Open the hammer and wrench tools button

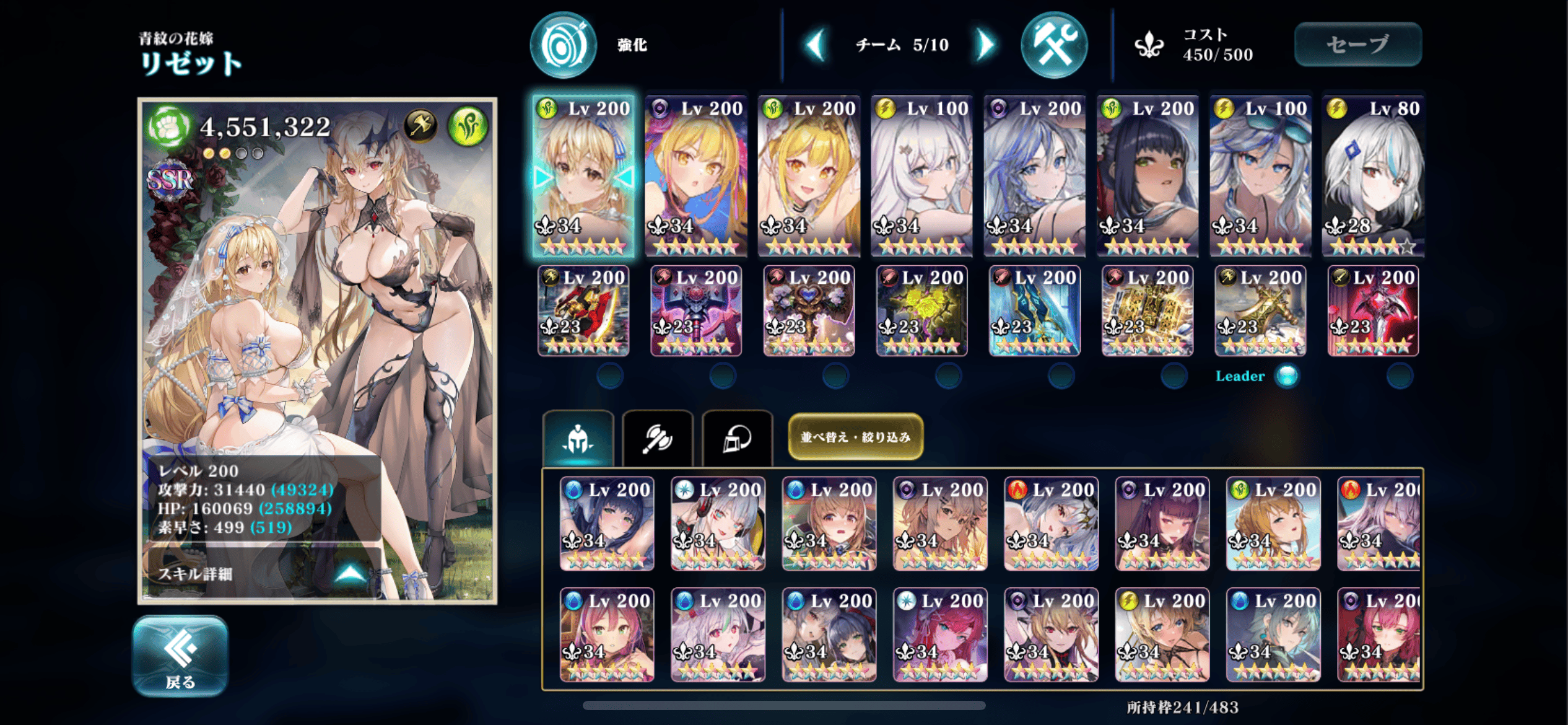(x=1053, y=45)
